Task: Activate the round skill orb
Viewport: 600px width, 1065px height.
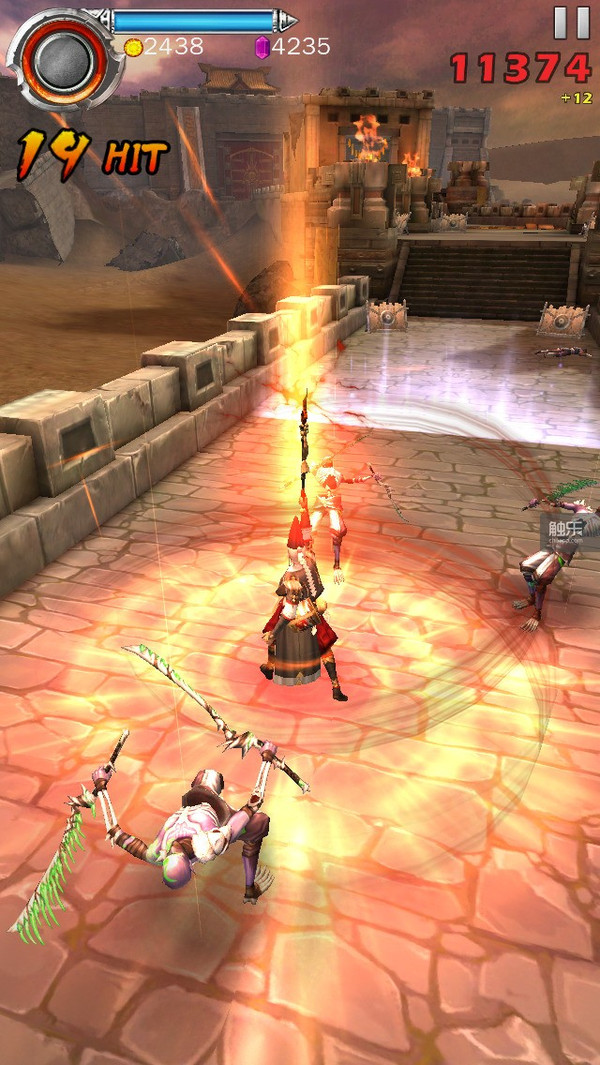Action: tap(61, 56)
